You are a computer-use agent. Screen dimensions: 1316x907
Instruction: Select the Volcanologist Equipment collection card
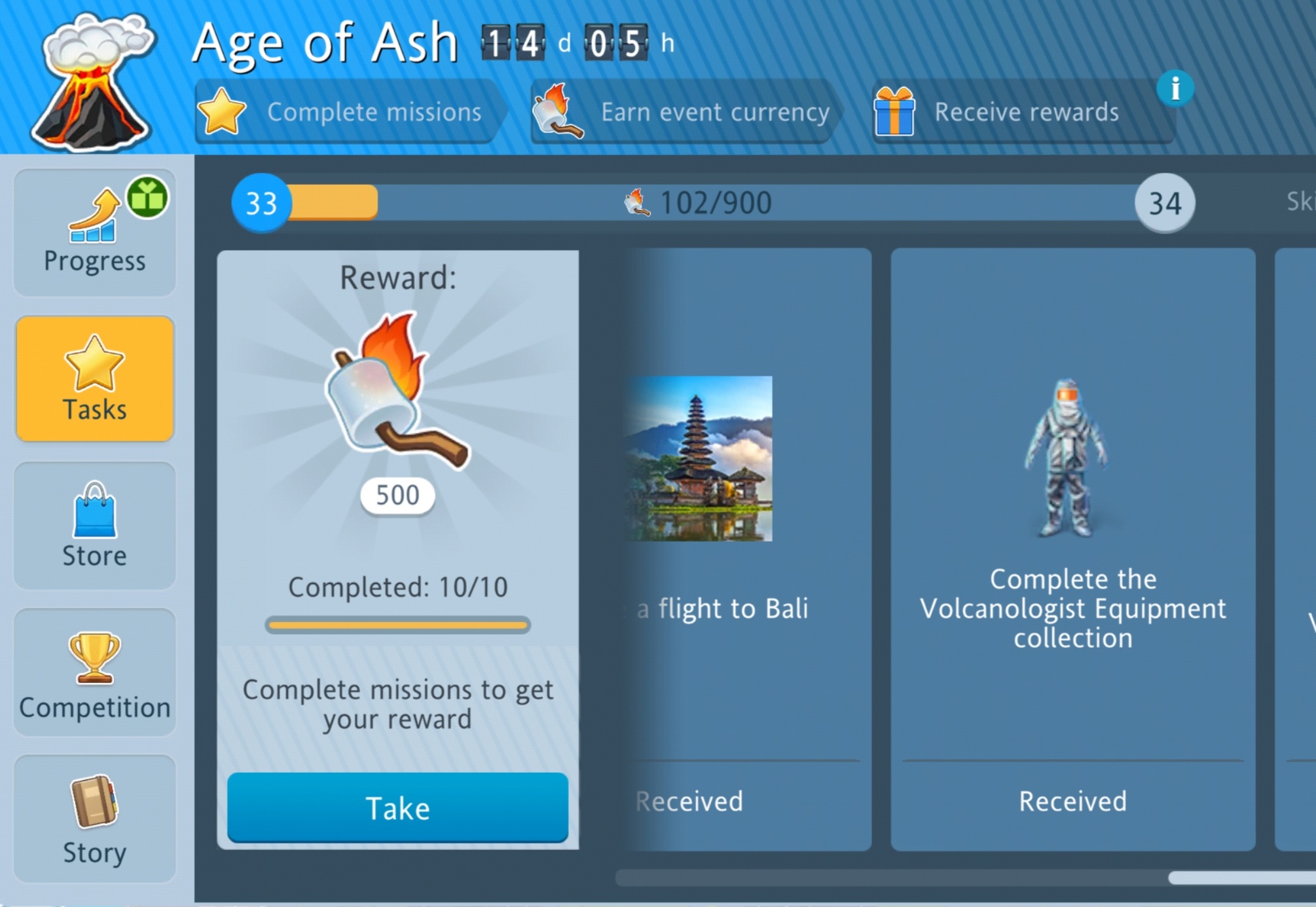pyautogui.click(x=1072, y=549)
